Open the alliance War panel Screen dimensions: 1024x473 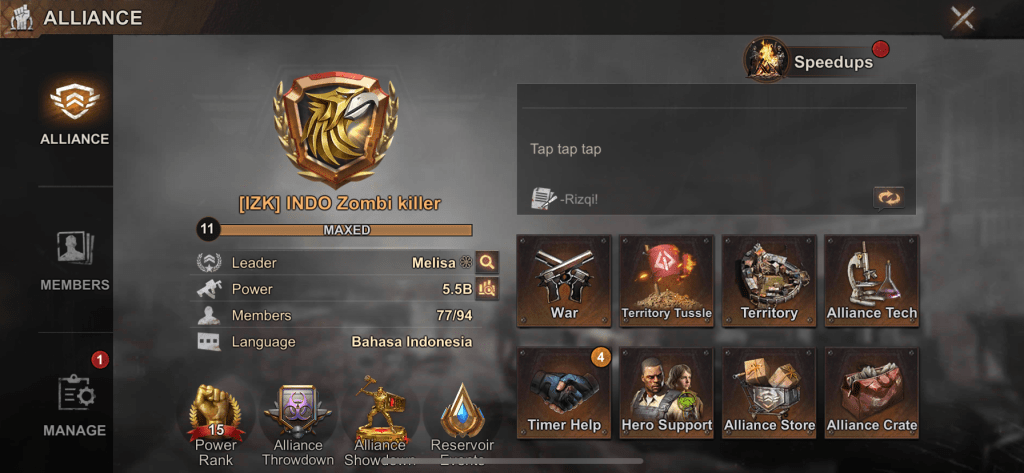click(x=564, y=280)
